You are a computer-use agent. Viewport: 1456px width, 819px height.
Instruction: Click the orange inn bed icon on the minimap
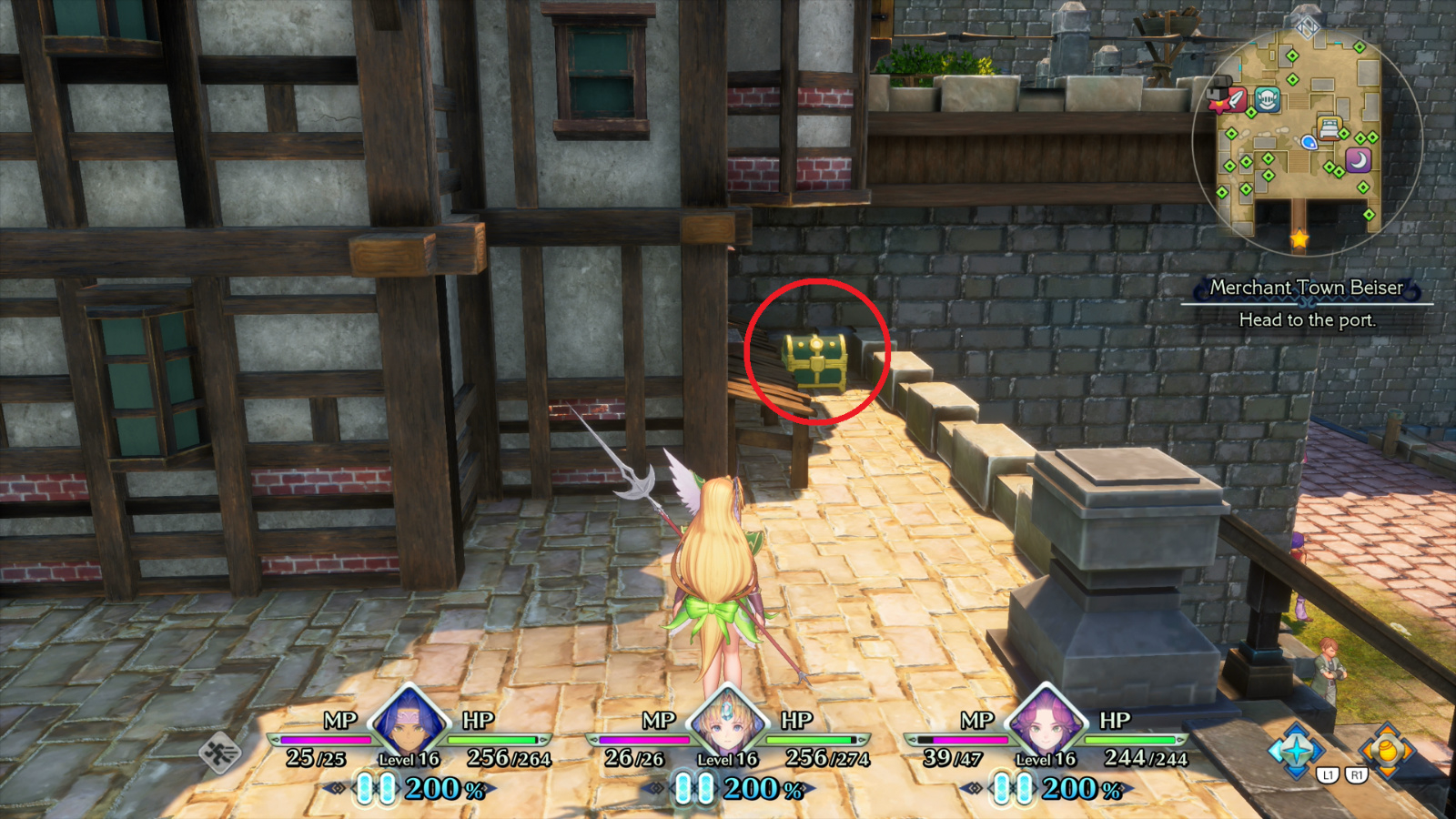pos(1329,127)
